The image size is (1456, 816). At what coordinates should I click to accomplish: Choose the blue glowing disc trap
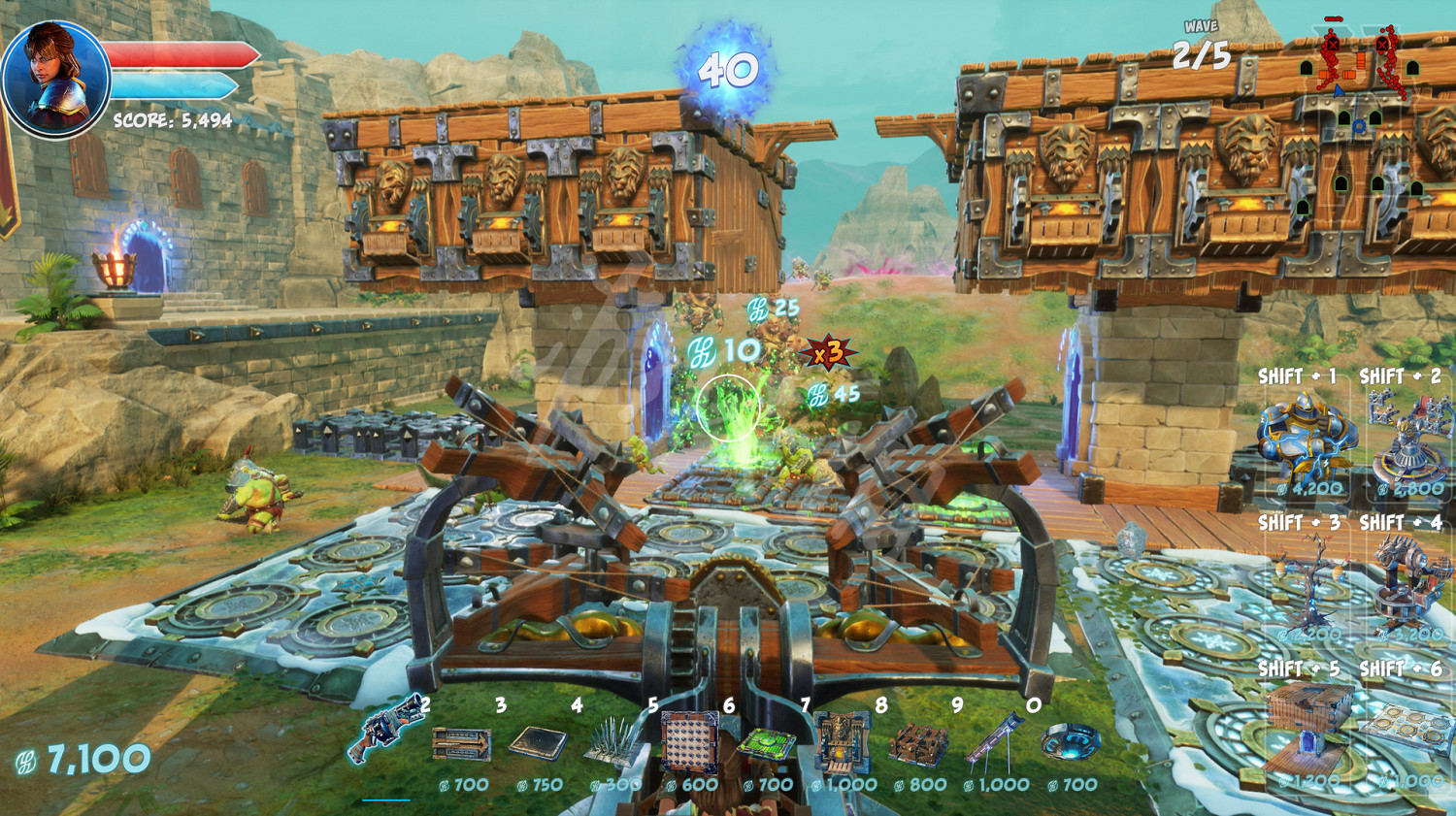1070,744
